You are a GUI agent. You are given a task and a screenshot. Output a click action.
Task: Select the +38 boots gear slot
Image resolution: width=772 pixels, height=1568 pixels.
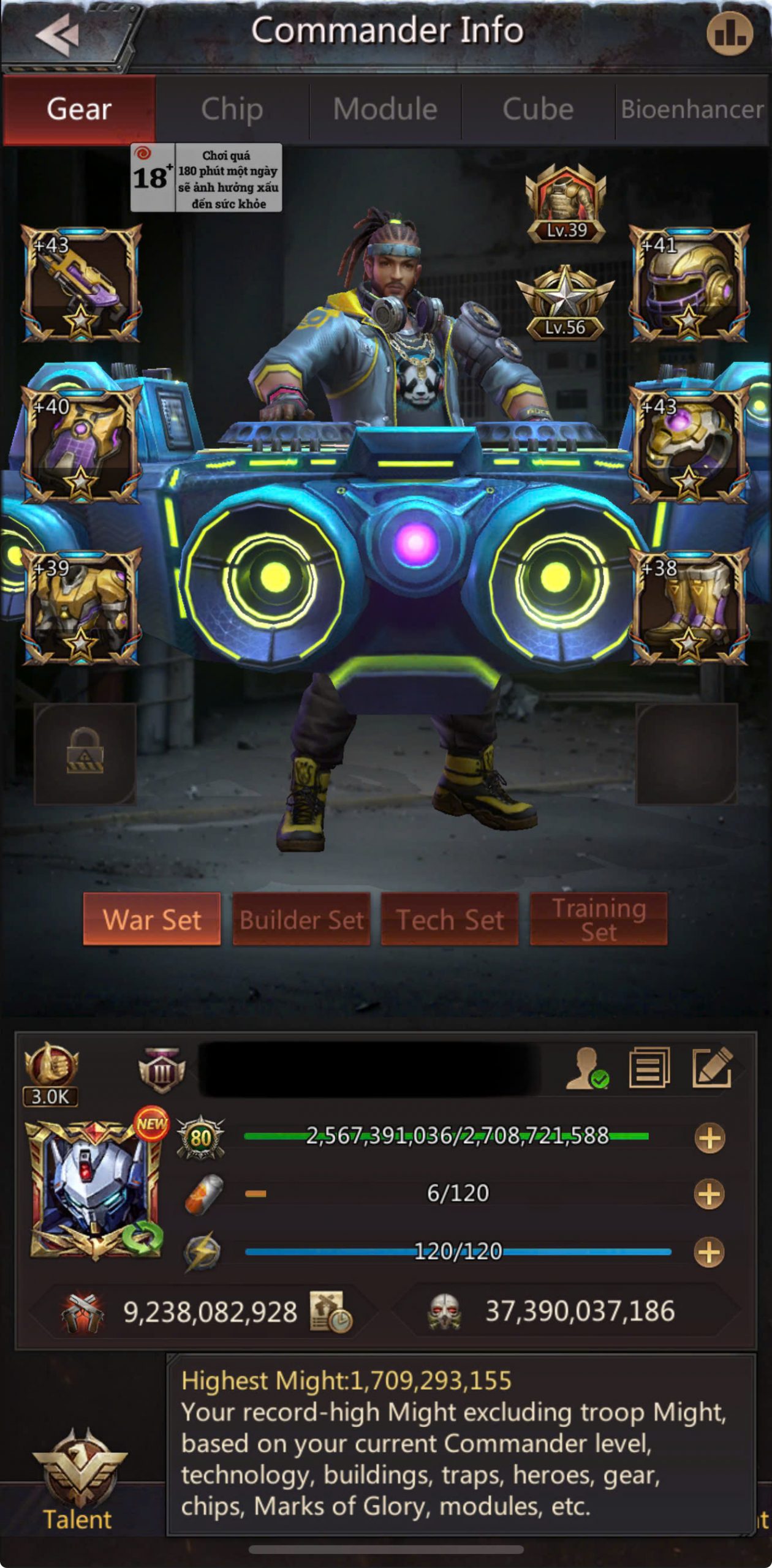coord(689,606)
